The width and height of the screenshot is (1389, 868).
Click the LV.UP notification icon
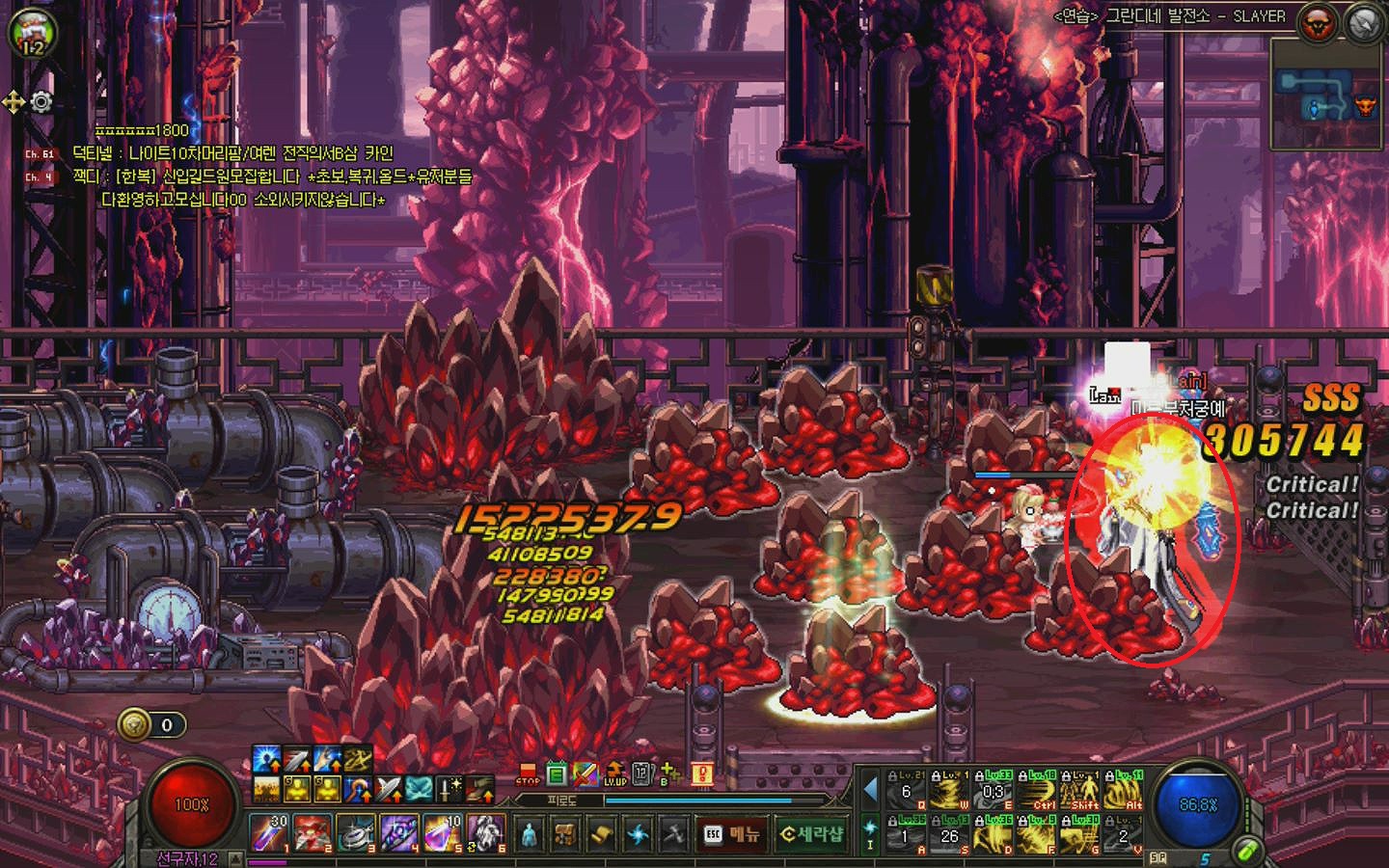click(614, 774)
